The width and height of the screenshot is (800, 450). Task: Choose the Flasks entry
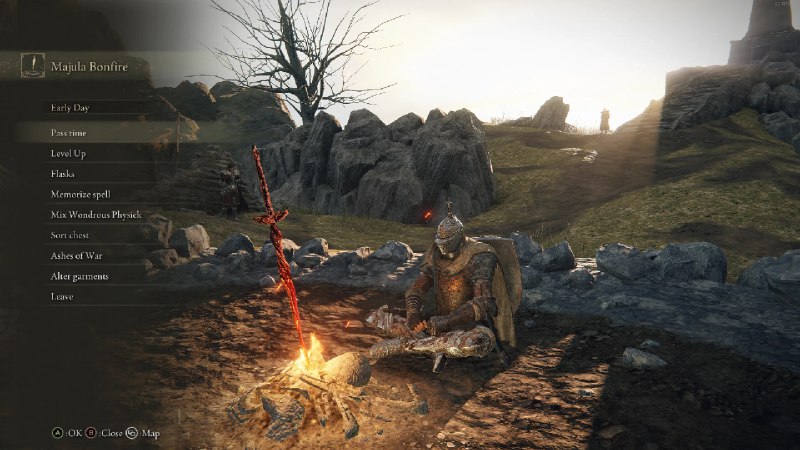[x=64, y=173]
